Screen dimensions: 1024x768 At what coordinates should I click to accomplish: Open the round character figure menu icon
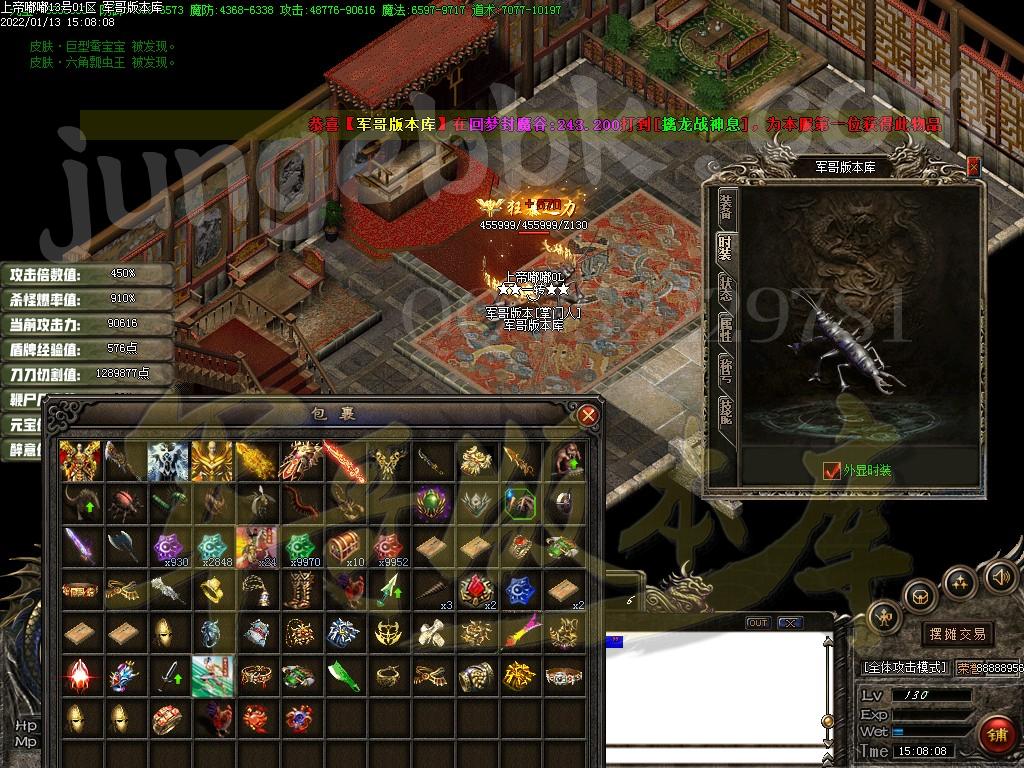(x=885, y=617)
